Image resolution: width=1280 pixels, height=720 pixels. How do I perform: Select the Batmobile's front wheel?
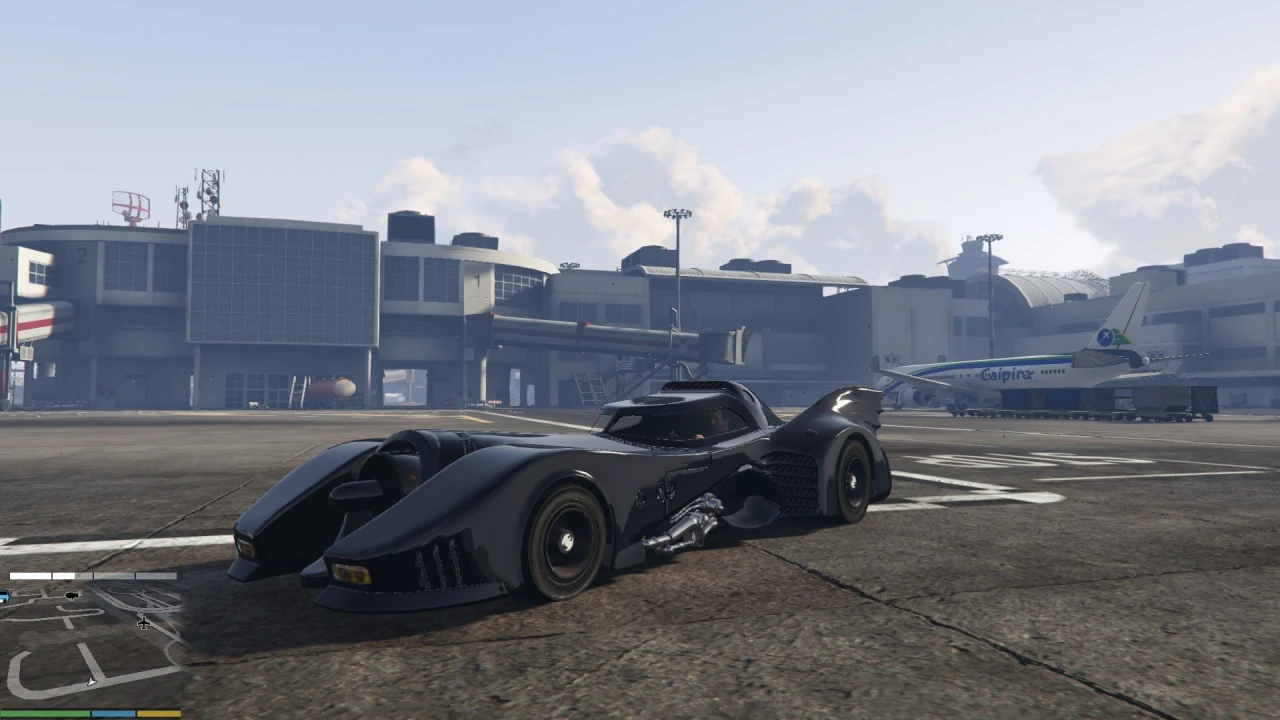(x=568, y=540)
